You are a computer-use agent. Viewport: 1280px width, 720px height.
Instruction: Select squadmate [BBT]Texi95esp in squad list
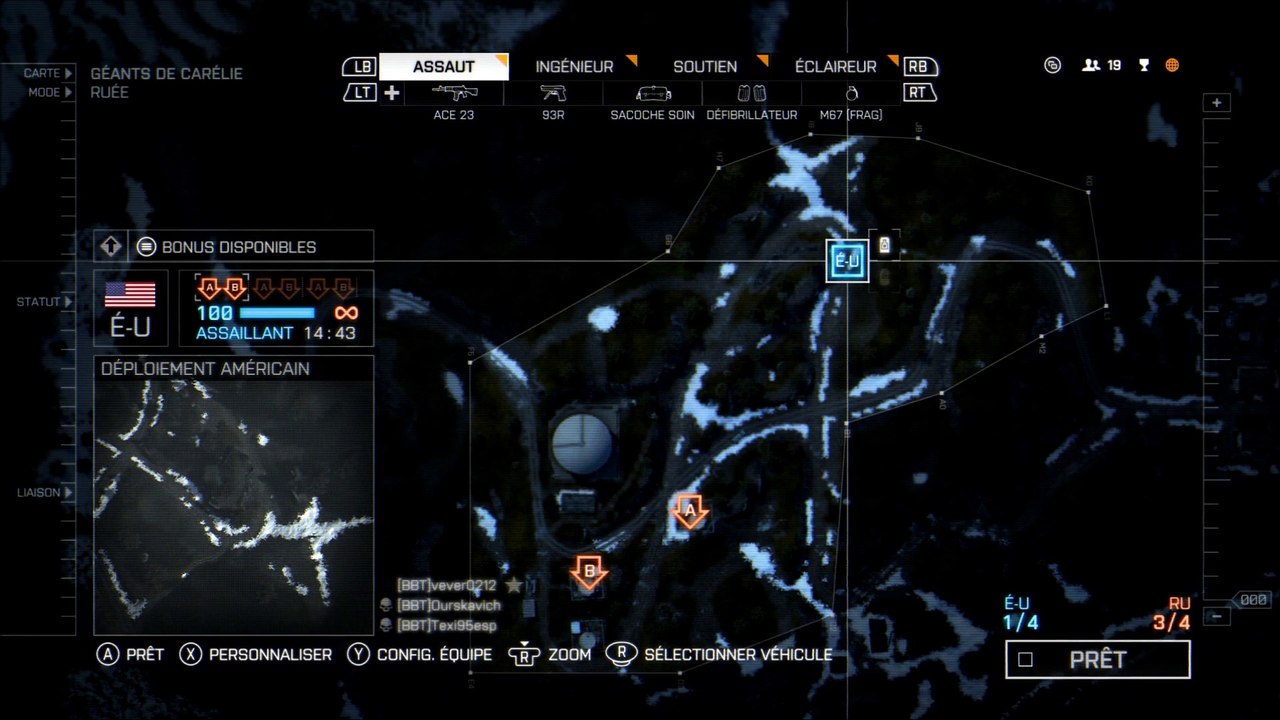(x=446, y=625)
